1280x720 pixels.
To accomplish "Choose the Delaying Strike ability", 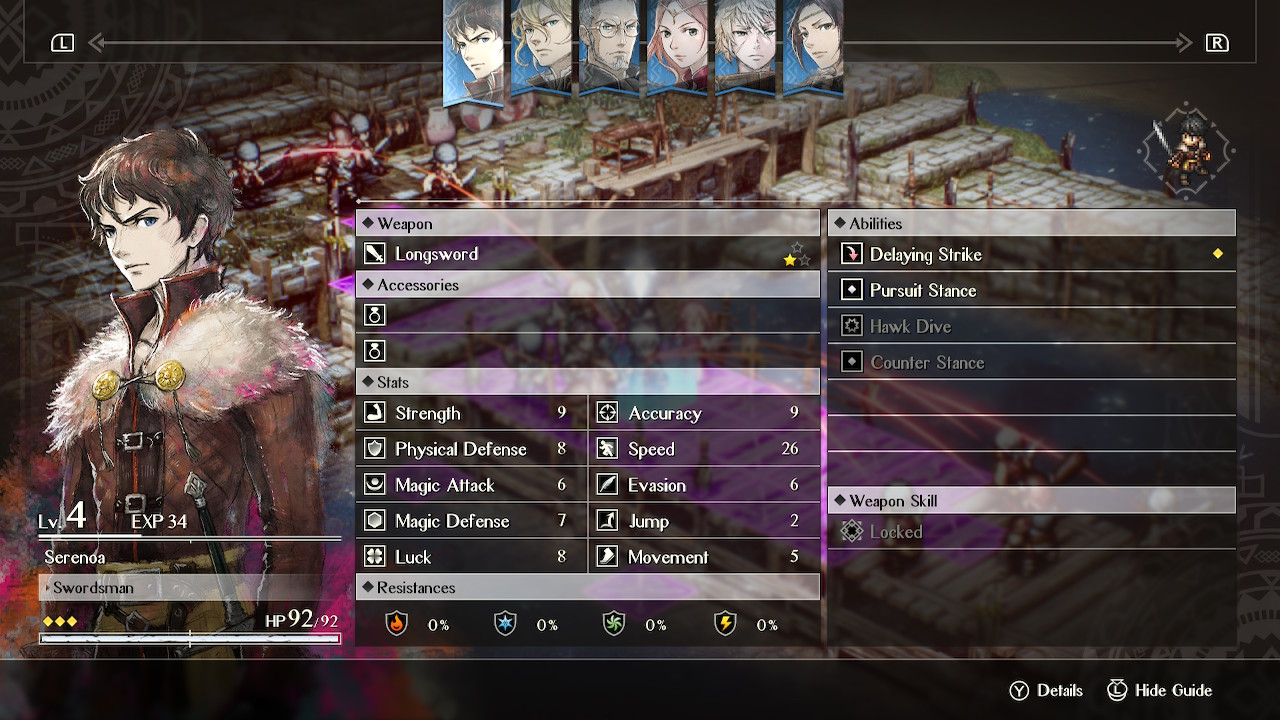I will pos(1031,255).
